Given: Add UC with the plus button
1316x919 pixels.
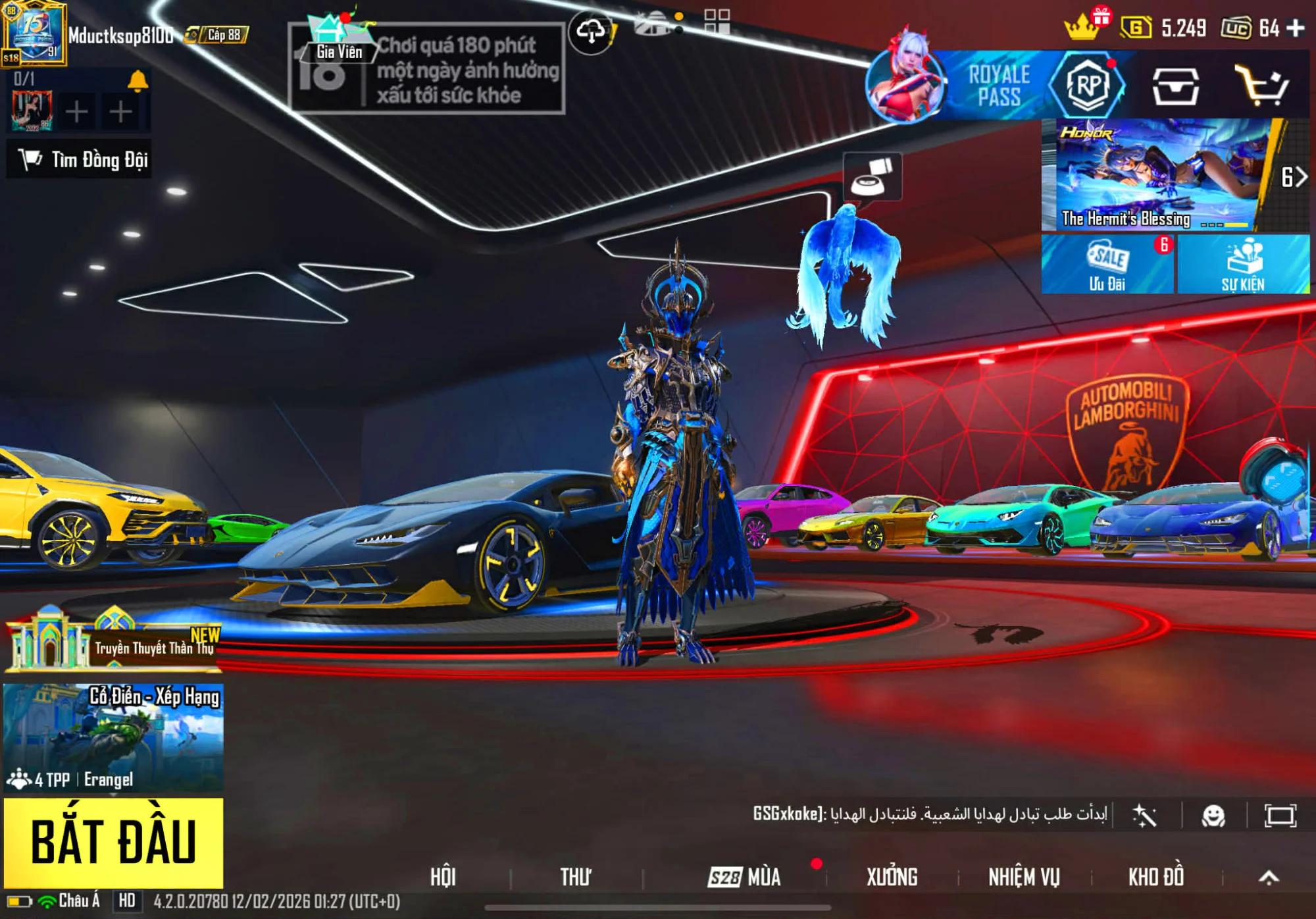Looking at the screenshot, I should pos(1296,28).
